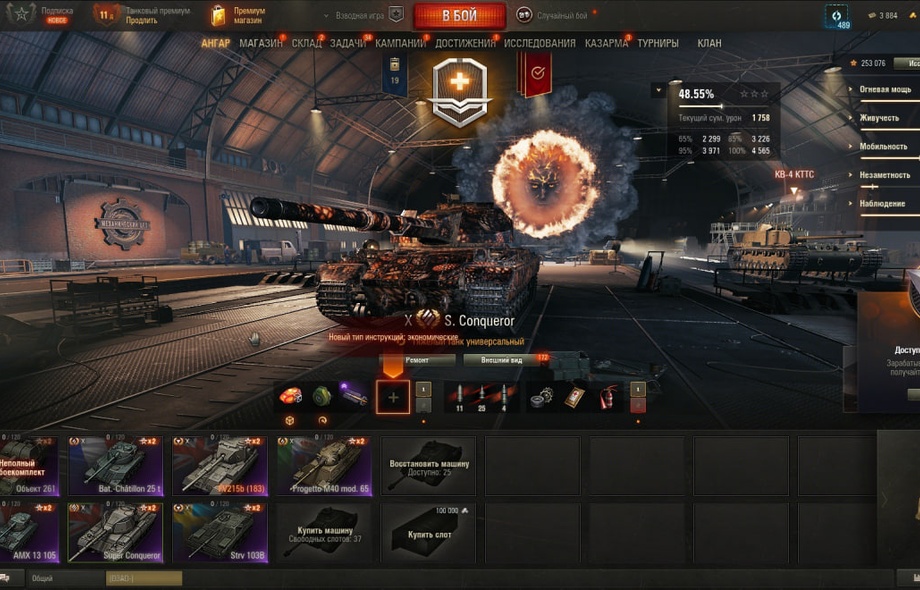Click the Купить слот tile

tap(428, 532)
